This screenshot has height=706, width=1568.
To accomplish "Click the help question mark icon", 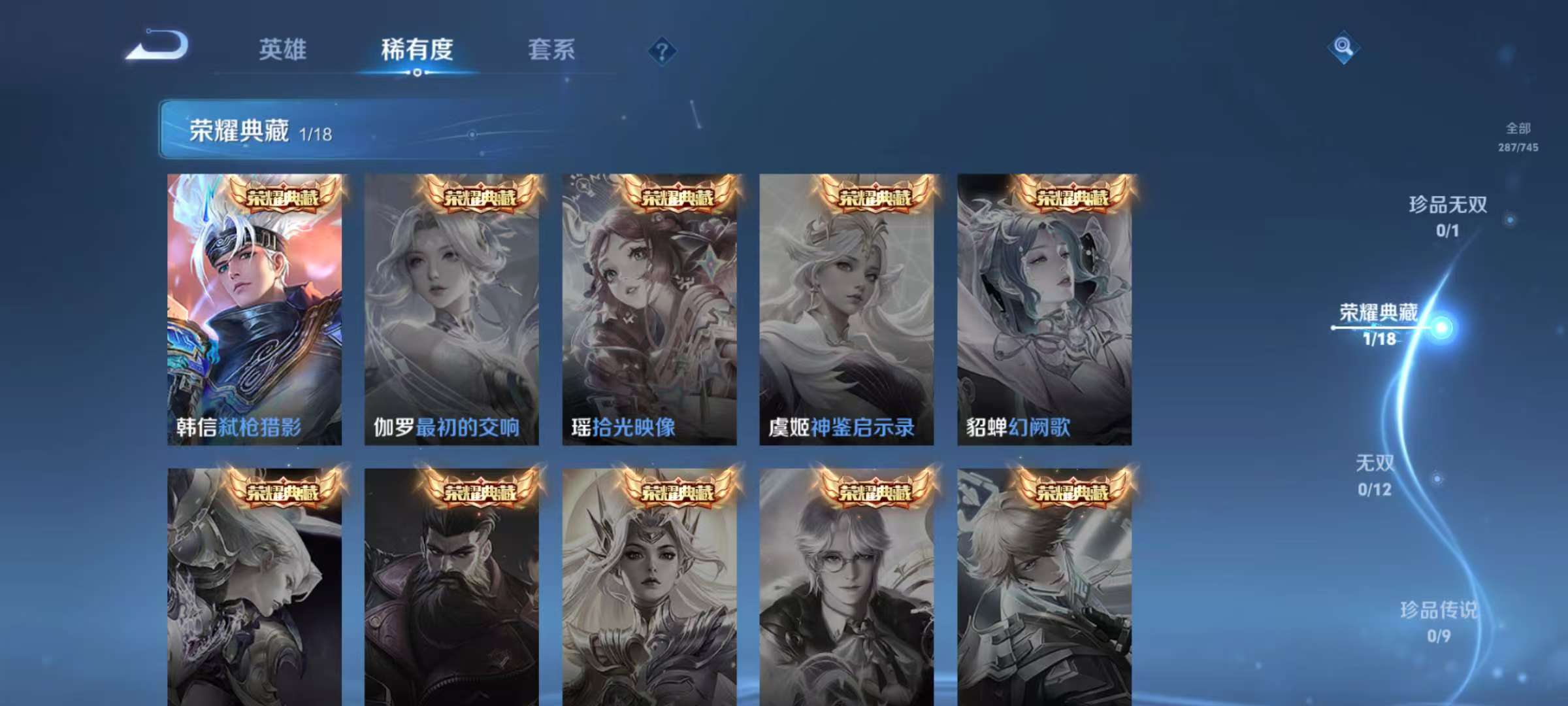I will (662, 51).
